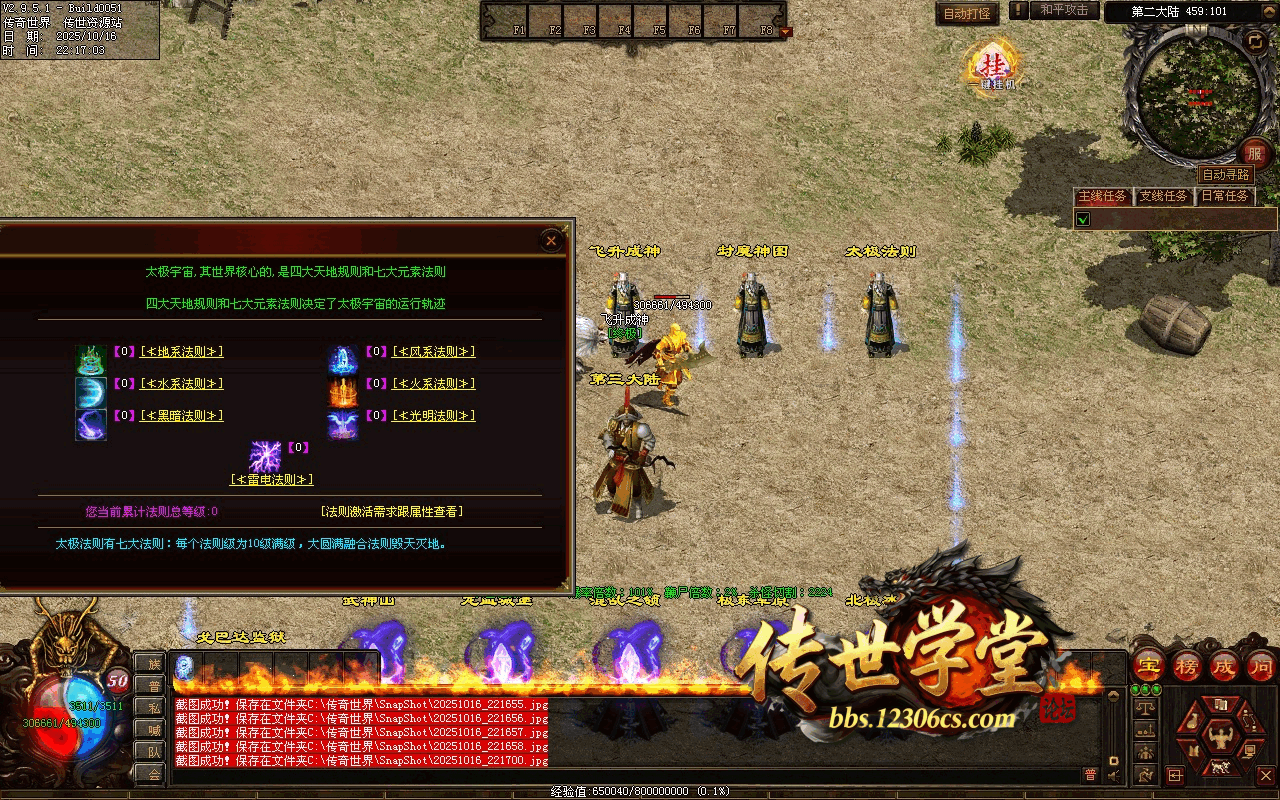Open the 宝 treasure round button
Viewport: 1280px width, 800px height.
coord(1147,665)
